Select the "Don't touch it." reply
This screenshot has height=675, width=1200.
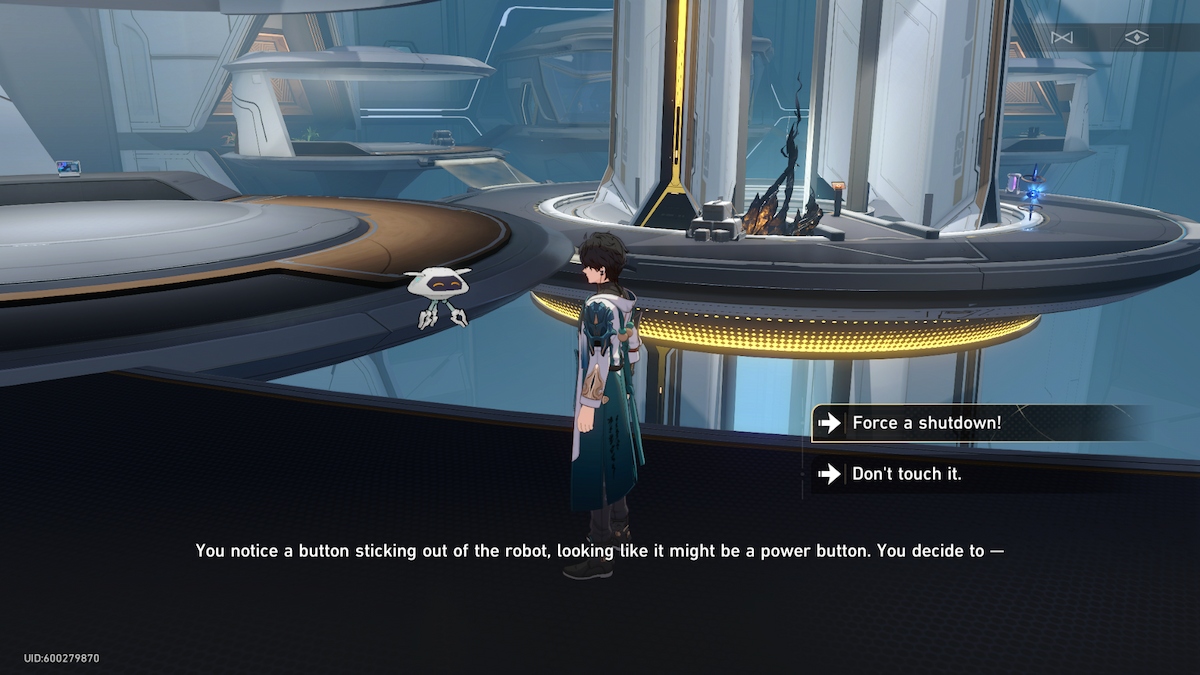pos(906,474)
